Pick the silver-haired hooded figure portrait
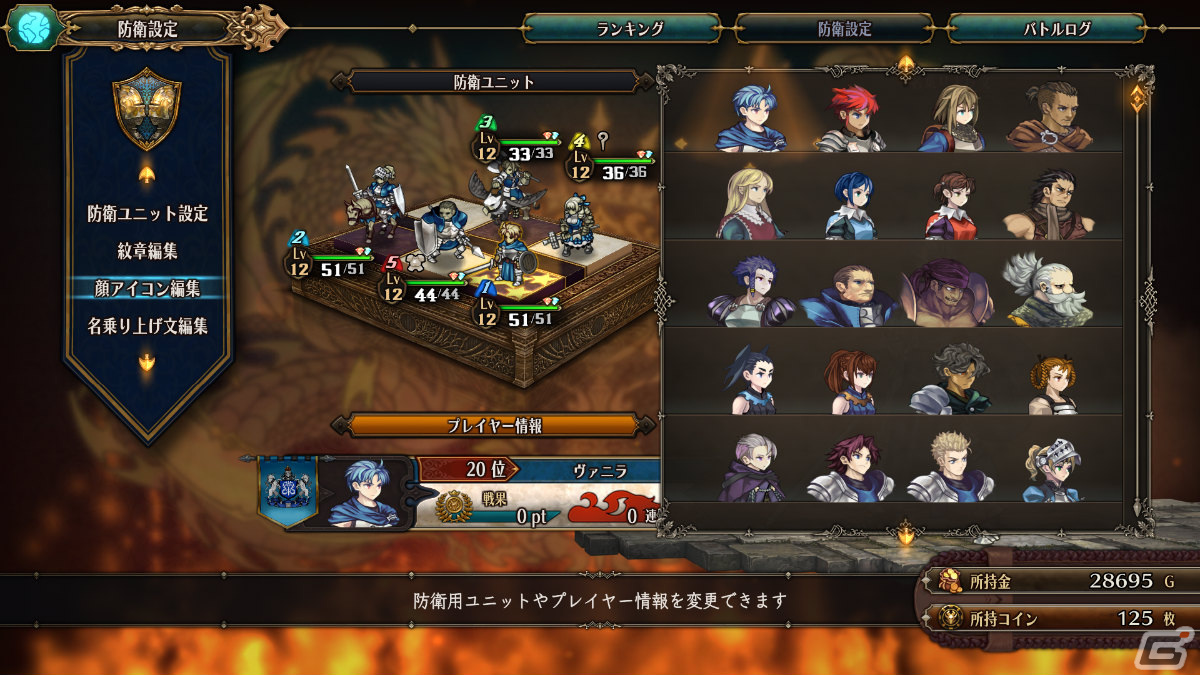This screenshot has width=1200, height=675. pos(750,466)
